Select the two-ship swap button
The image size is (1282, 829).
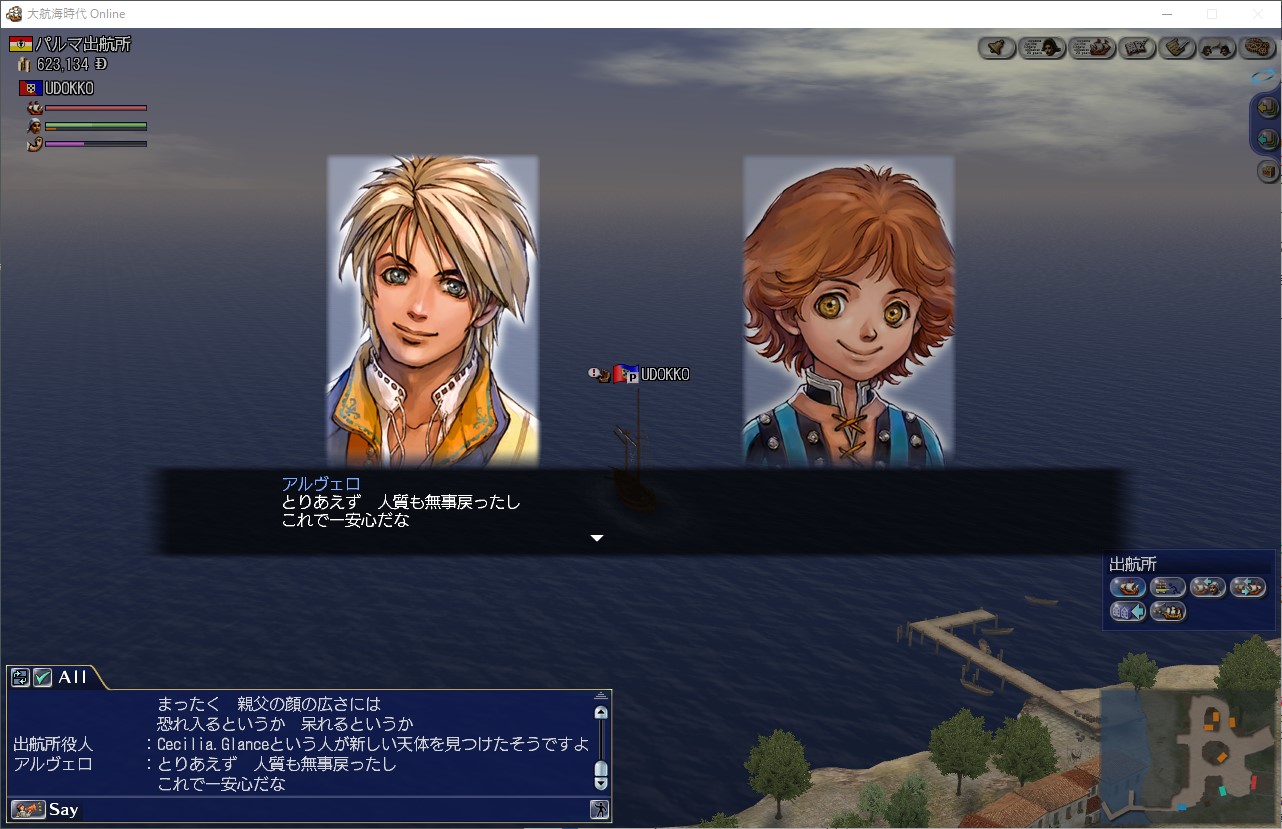[1247, 587]
